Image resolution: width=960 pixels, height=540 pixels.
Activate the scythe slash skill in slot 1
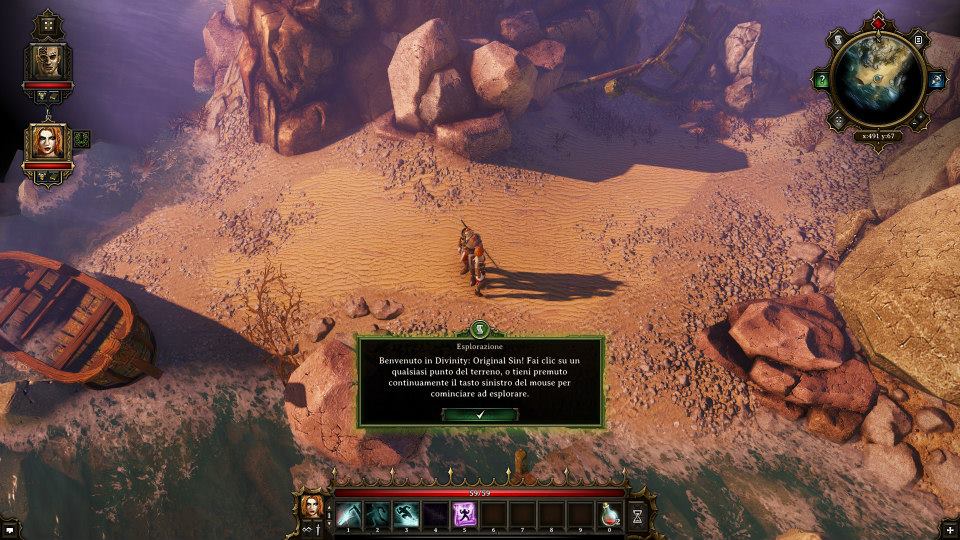(348, 513)
